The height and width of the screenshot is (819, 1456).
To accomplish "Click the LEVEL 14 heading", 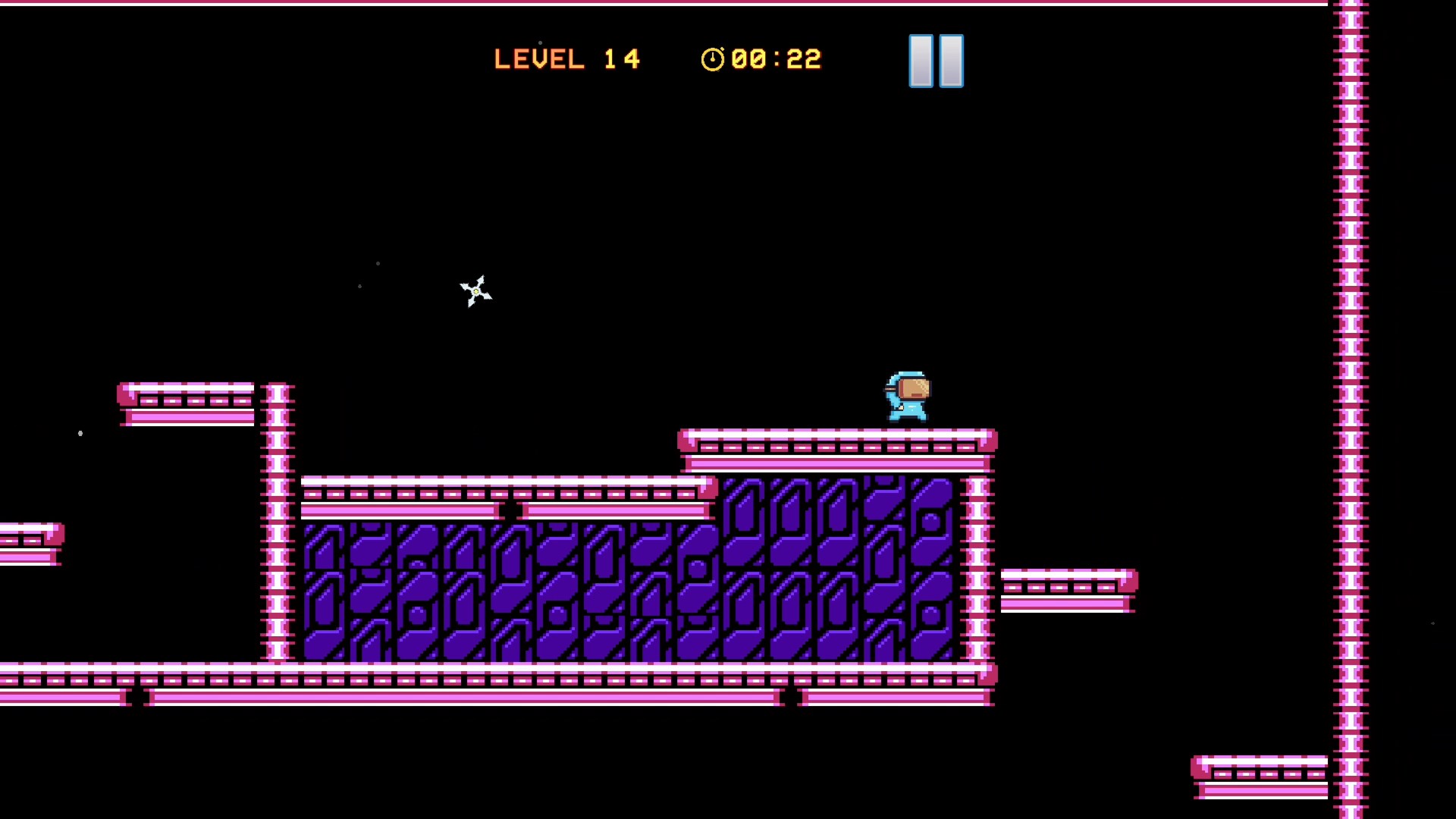I will [x=567, y=58].
